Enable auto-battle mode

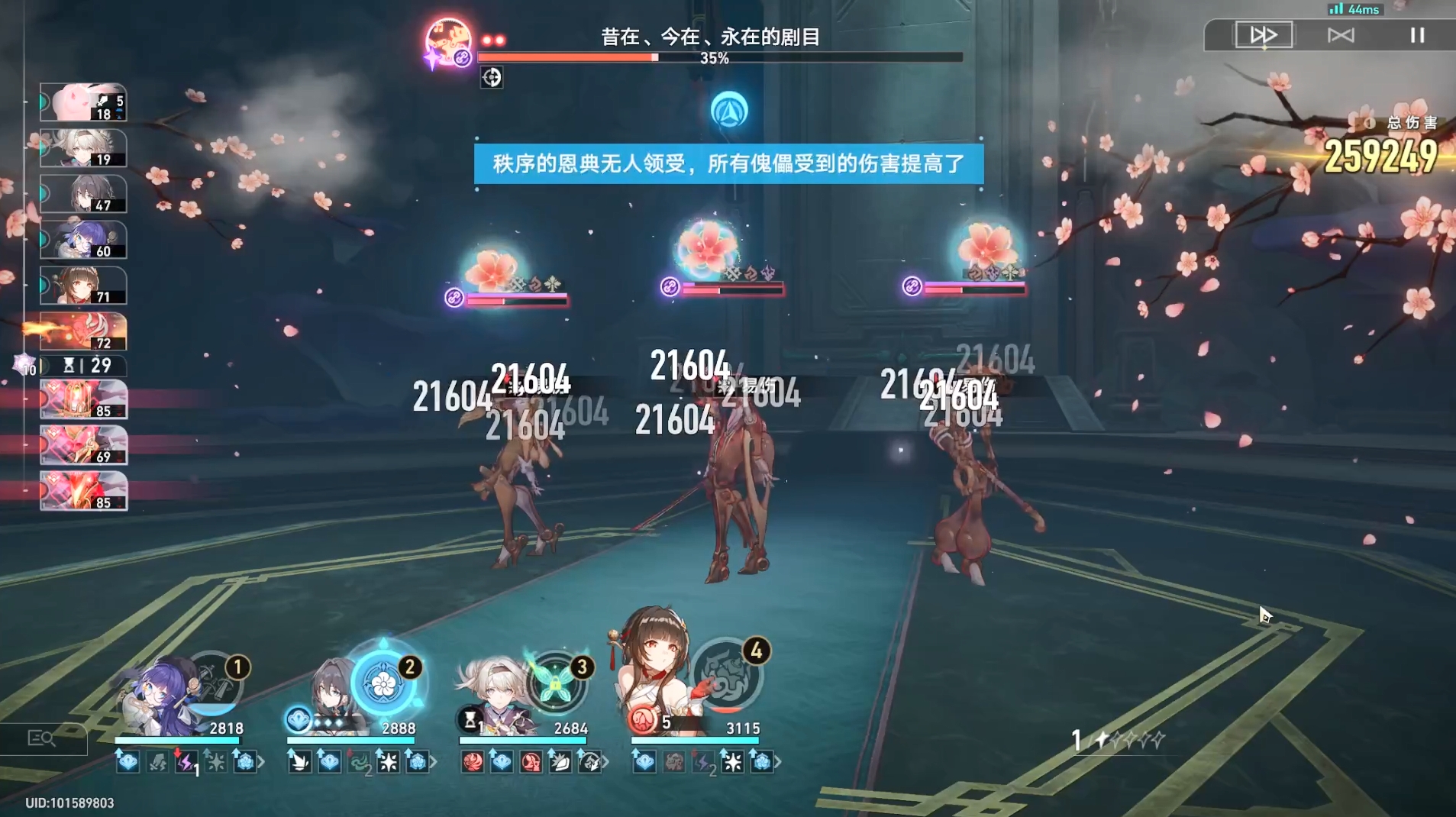point(1341,34)
